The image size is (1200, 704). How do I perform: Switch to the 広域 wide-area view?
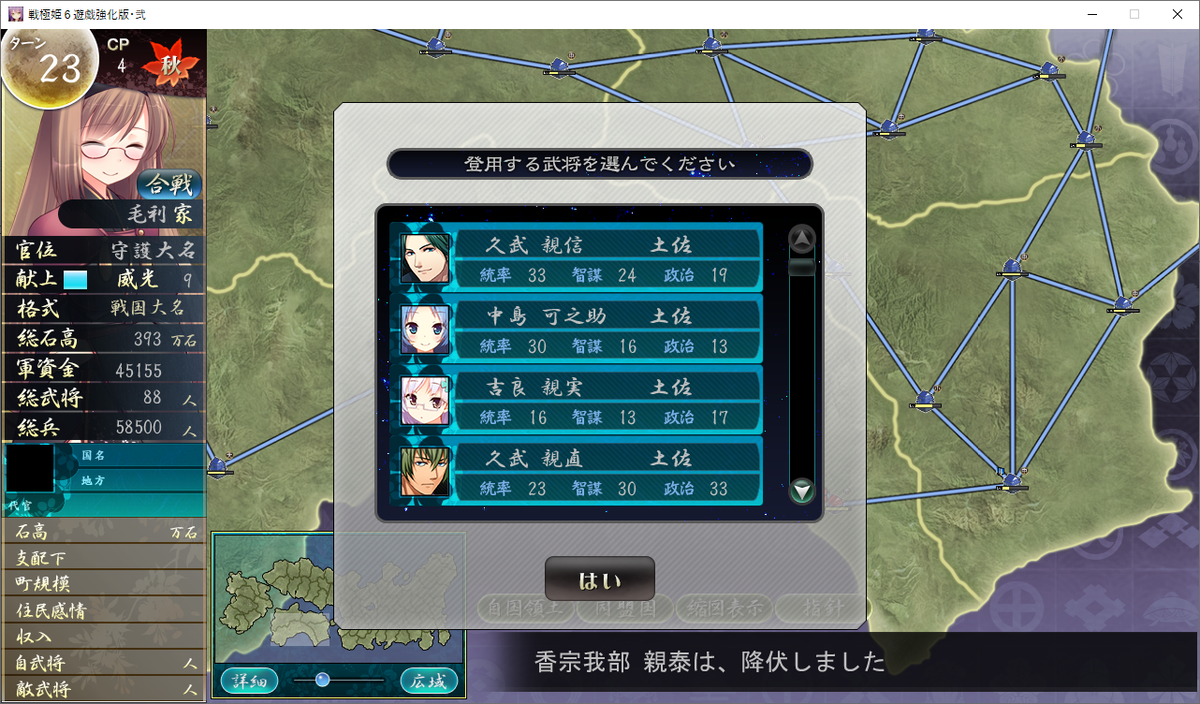(429, 681)
